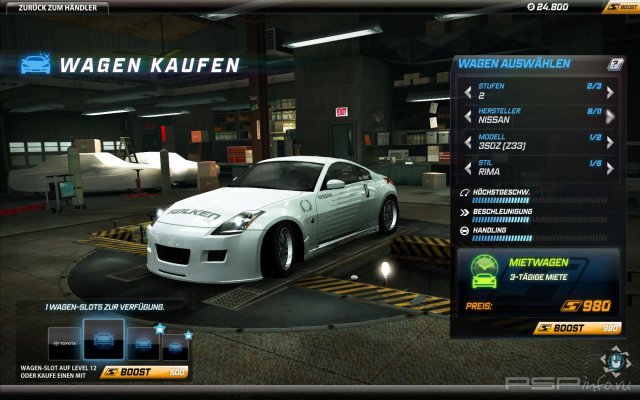Select the highlighted empty car slot
Image resolution: width=640 pixels, height=400 pixels.
(104, 340)
